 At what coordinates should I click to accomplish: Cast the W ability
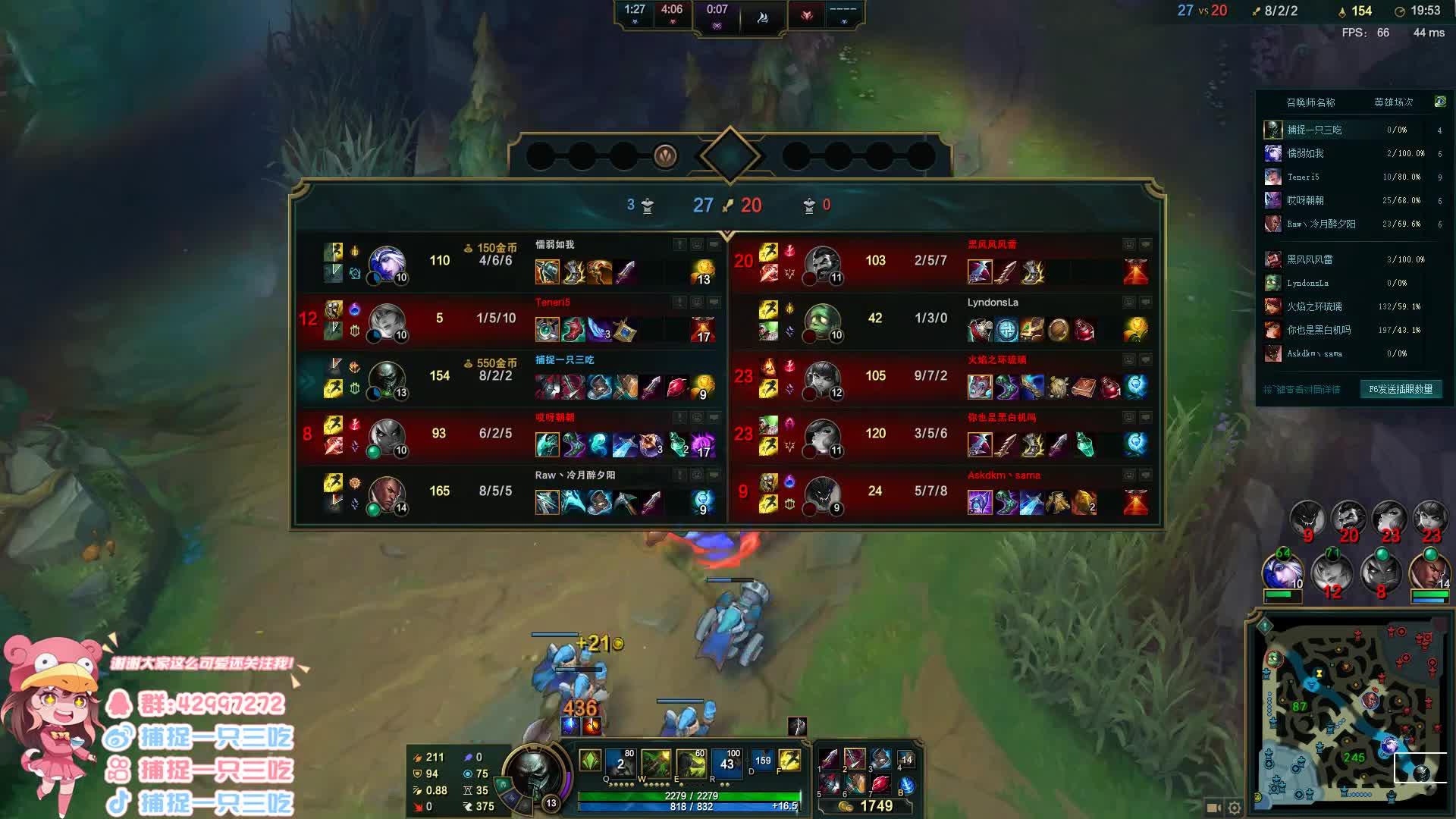click(656, 763)
